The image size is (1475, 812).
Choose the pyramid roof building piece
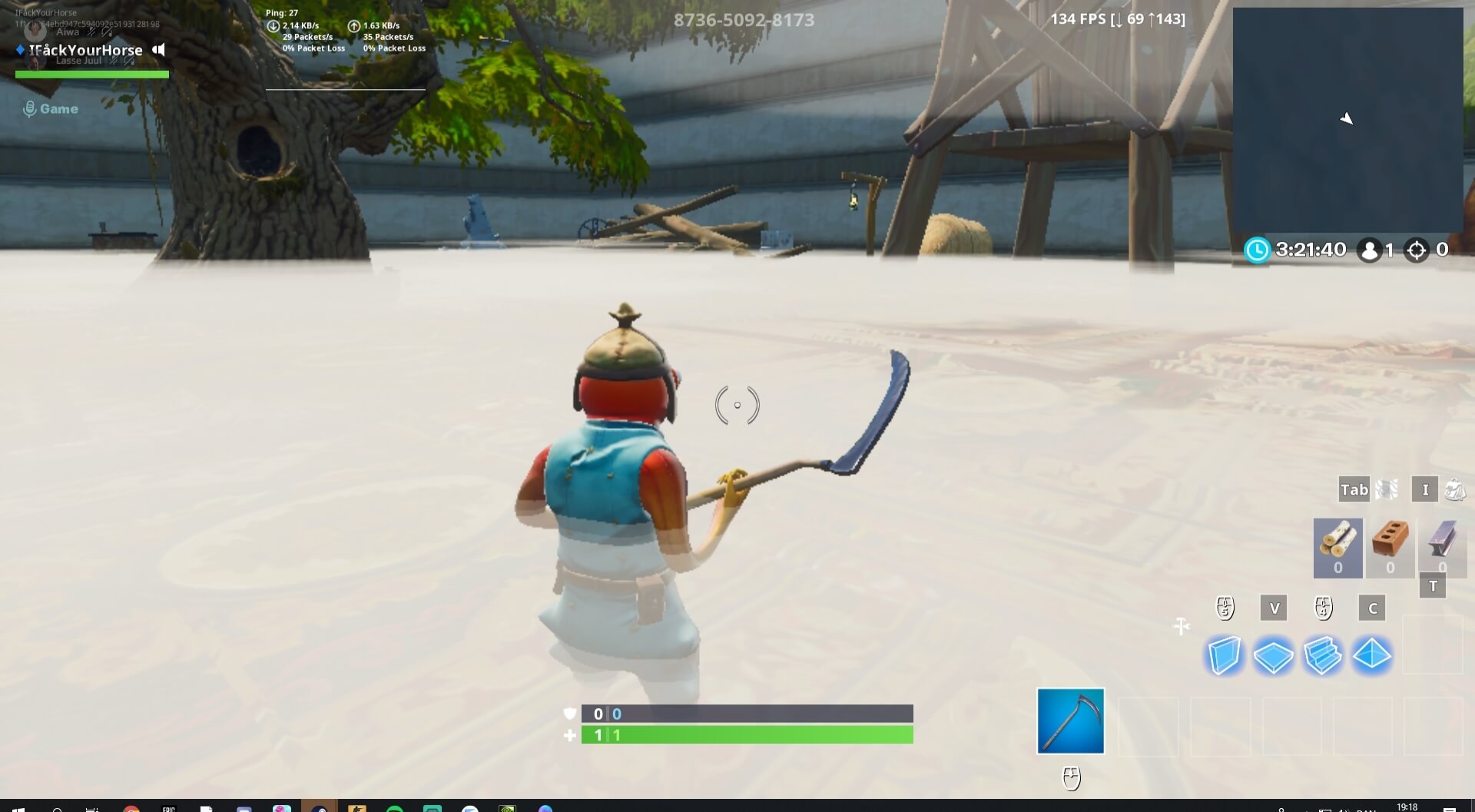click(1371, 655)
